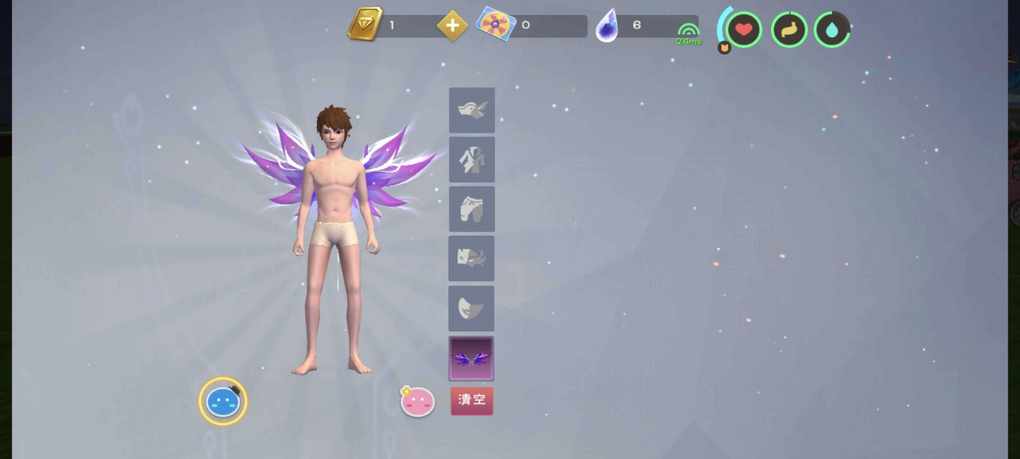Click the red 清空 clear button

[x=471, y=400]
